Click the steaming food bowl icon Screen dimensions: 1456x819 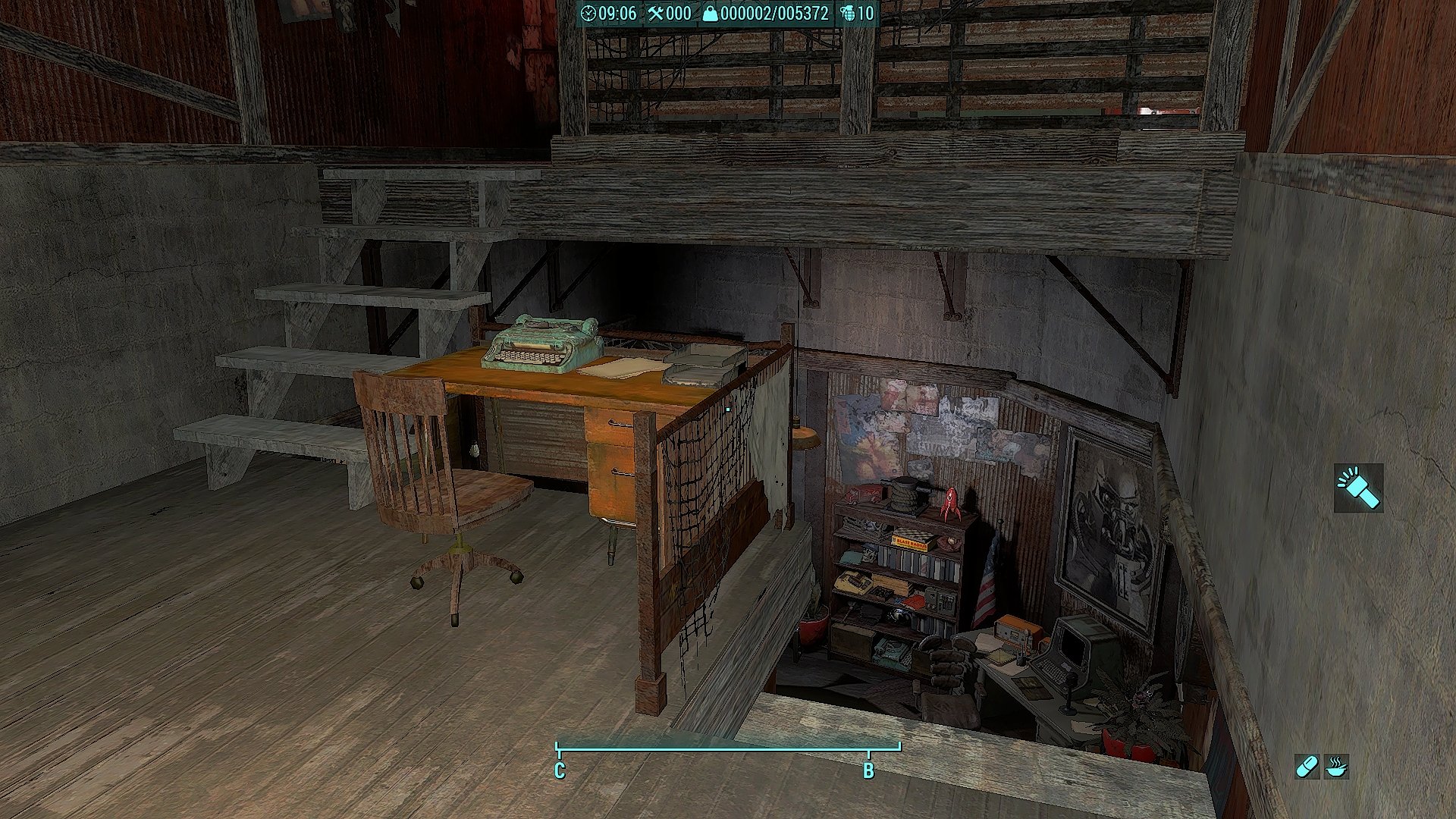pyautogui.click(x=1337, y=767)
